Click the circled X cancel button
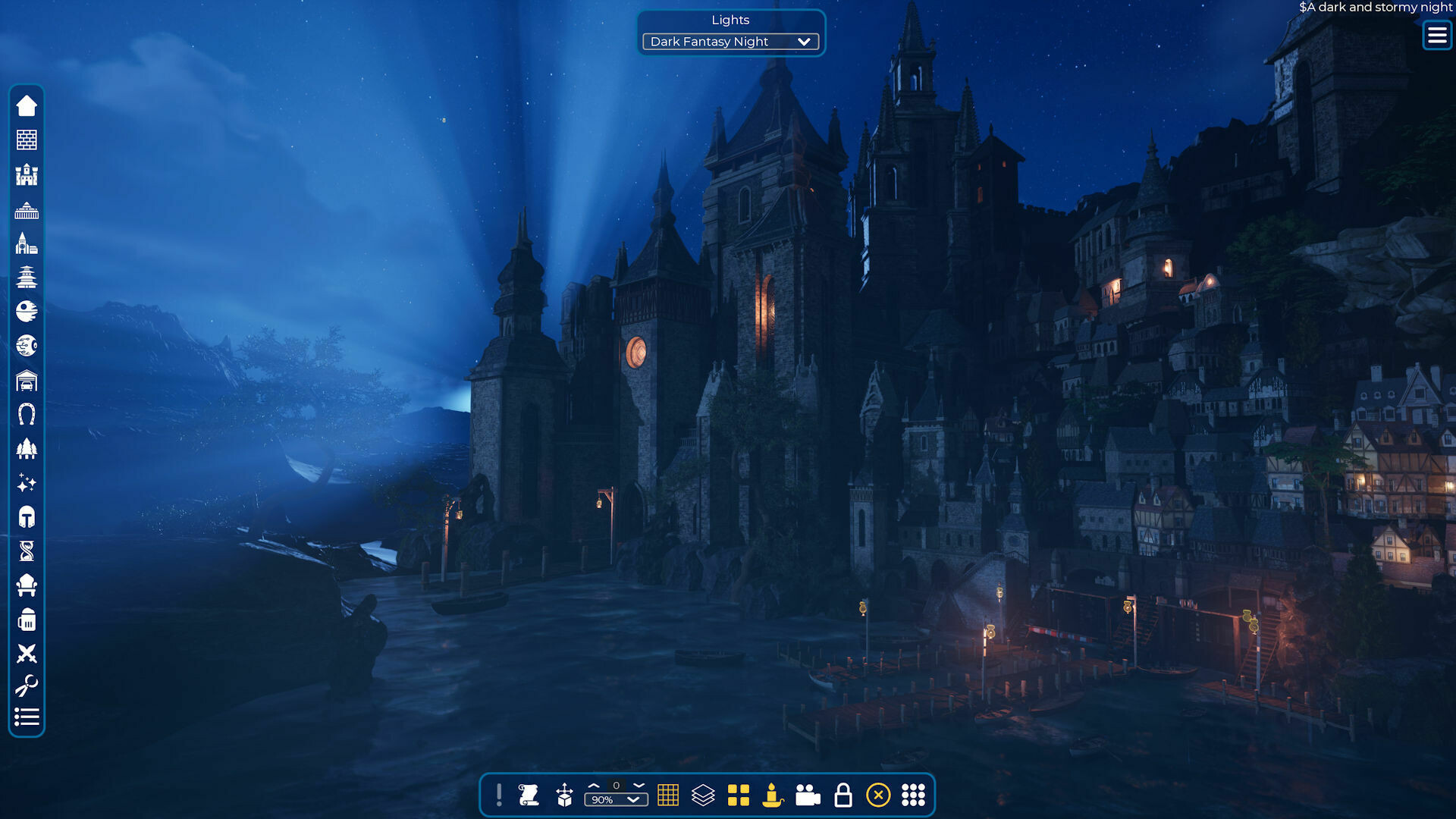1456x819 pixels. [x=878, y=795]
